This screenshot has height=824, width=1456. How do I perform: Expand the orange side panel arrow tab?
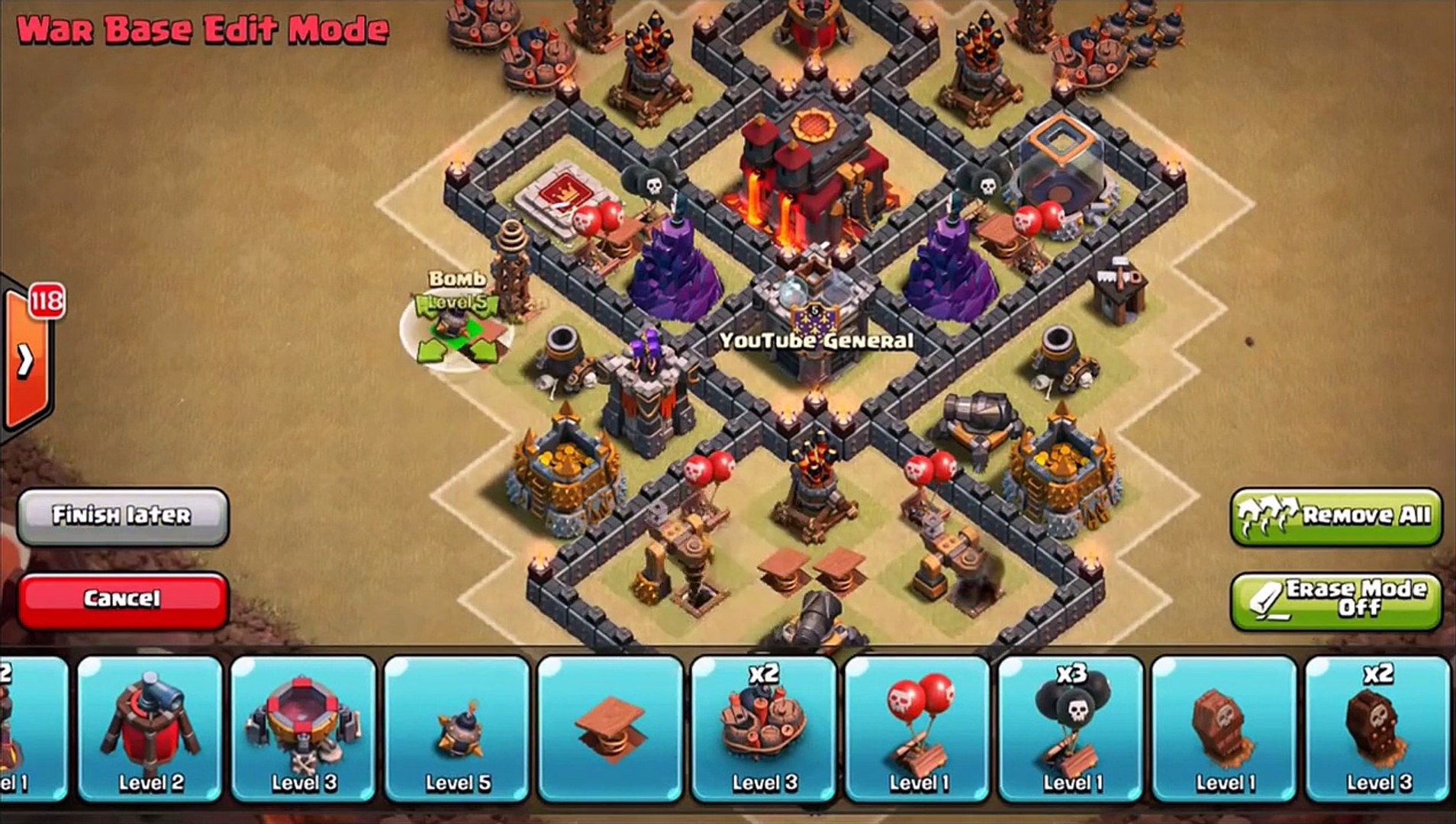click(x=25, y=360)
